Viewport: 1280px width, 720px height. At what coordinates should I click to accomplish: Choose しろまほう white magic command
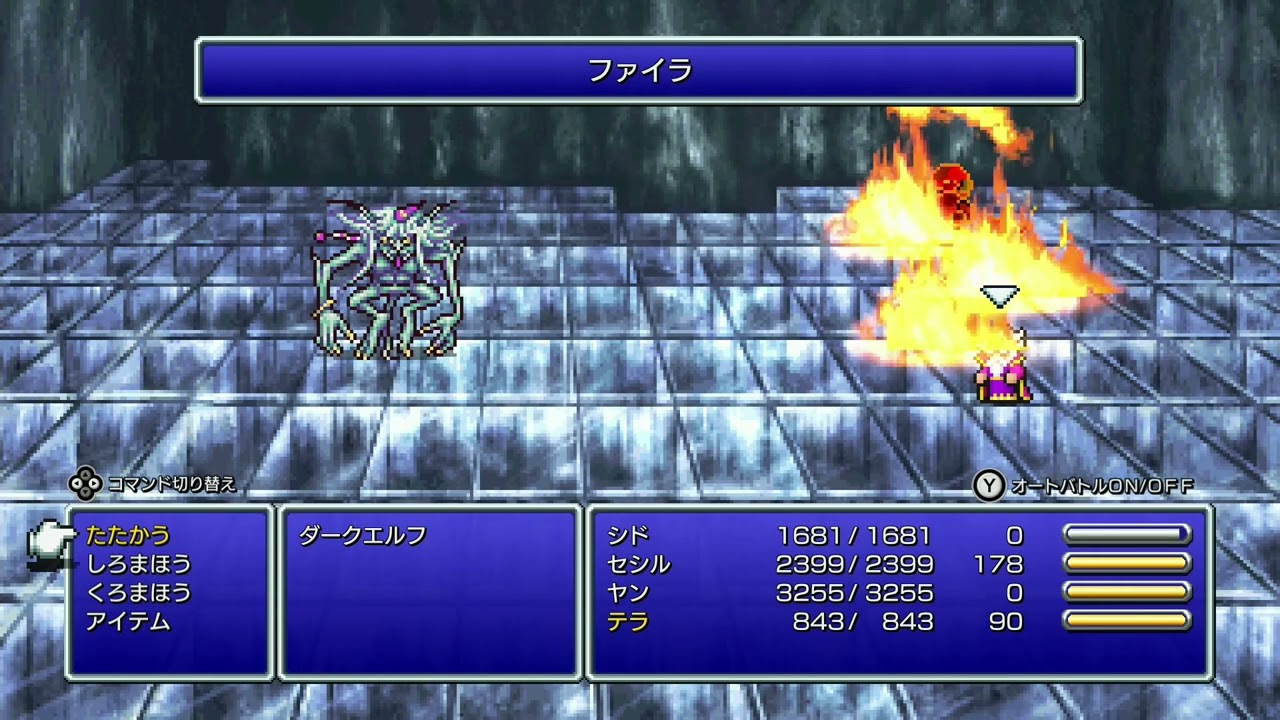[139, 564]
